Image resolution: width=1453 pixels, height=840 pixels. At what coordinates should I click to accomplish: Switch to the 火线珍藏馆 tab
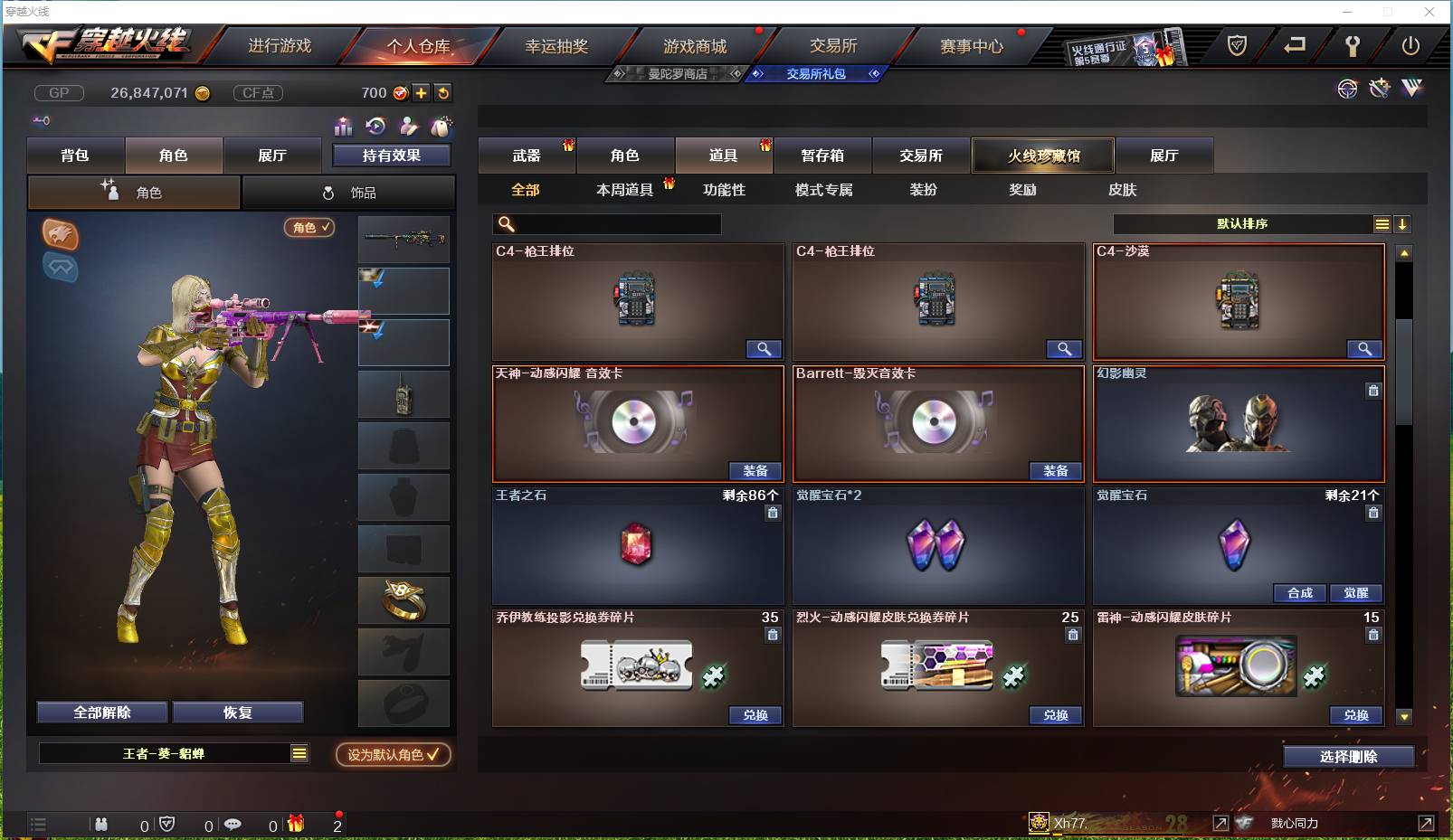point(1042,155)
